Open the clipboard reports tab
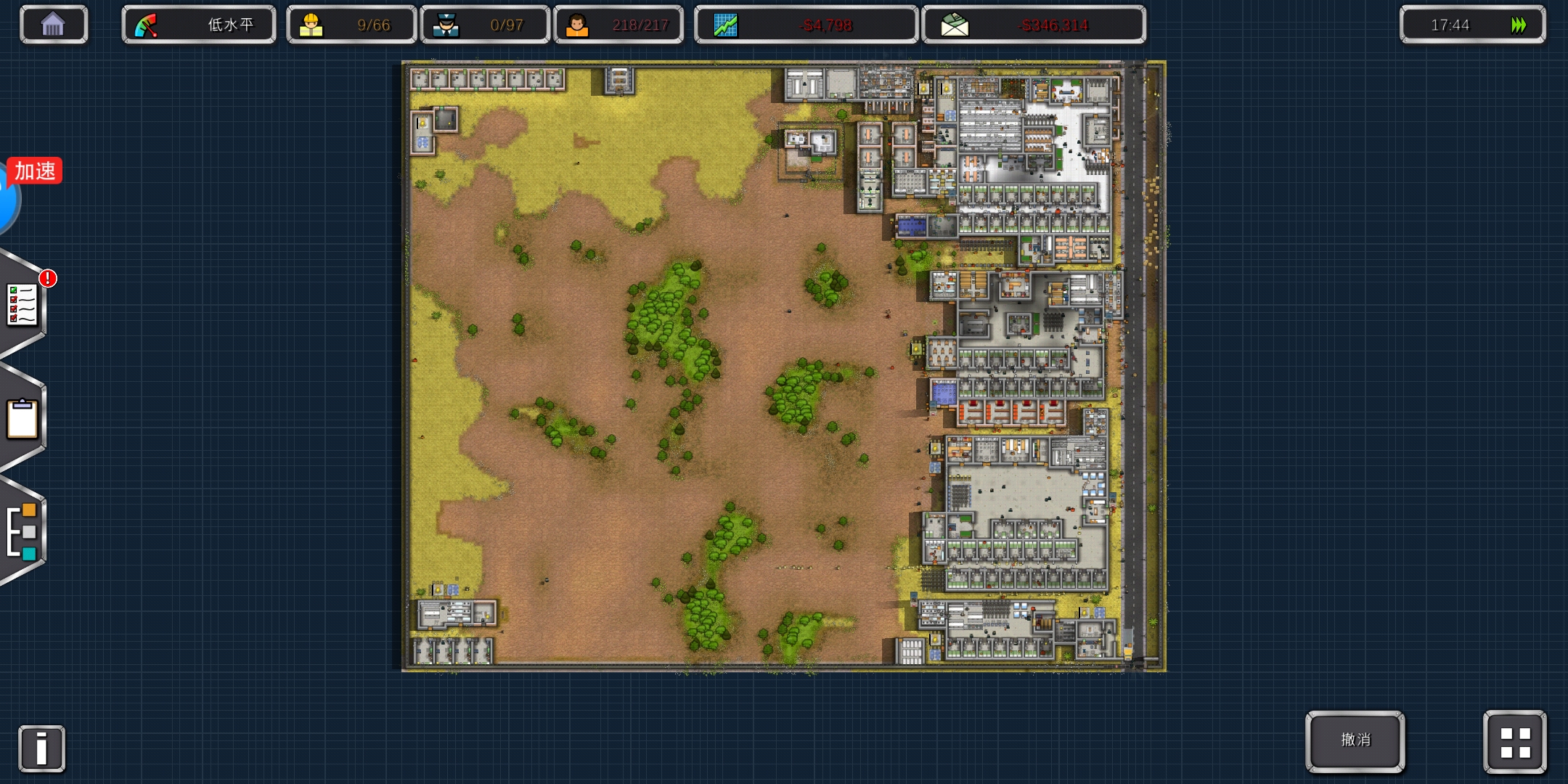Viewport: 1568px width, 784px height. (23, 419)
